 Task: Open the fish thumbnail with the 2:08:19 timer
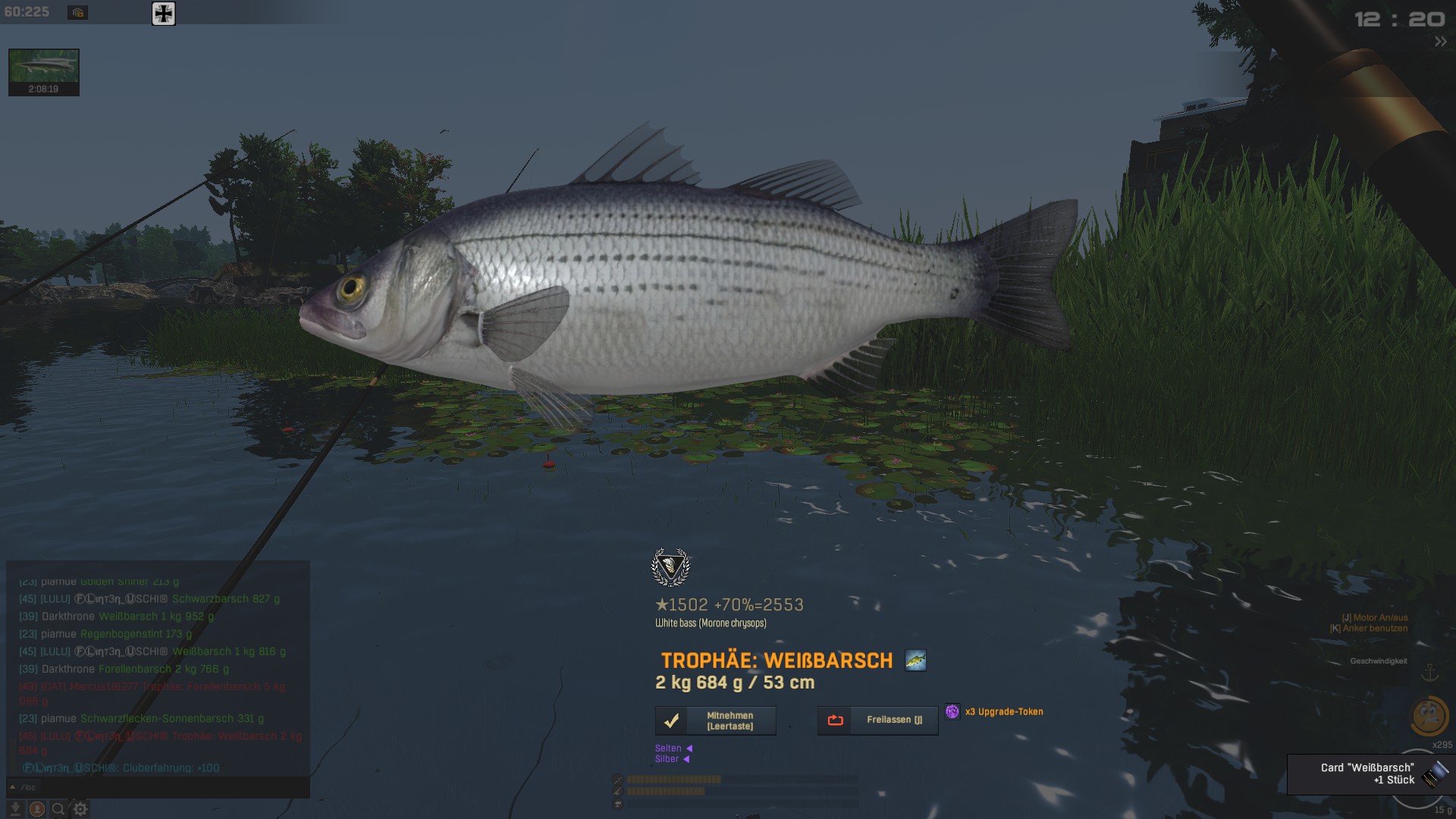[43, 72]
